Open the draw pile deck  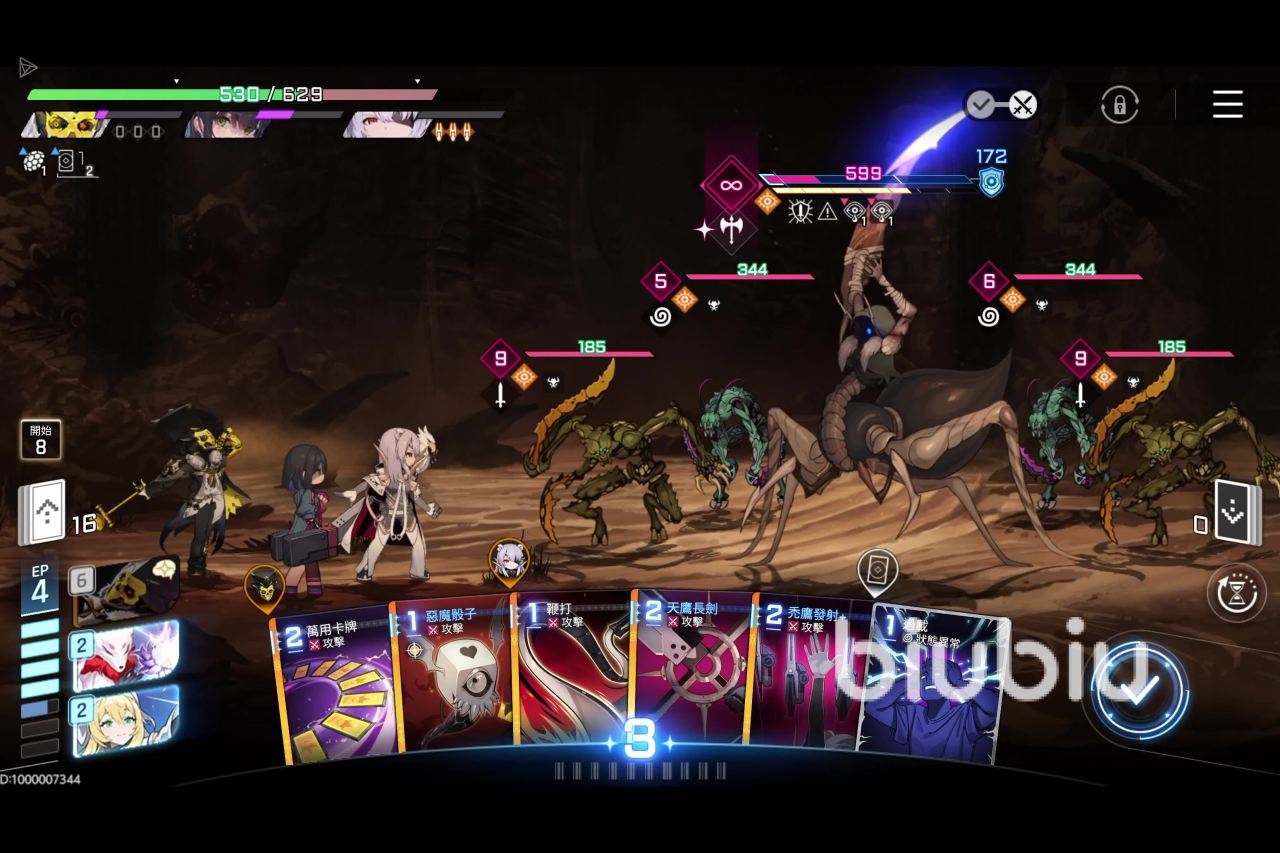[x=42, y=513]
